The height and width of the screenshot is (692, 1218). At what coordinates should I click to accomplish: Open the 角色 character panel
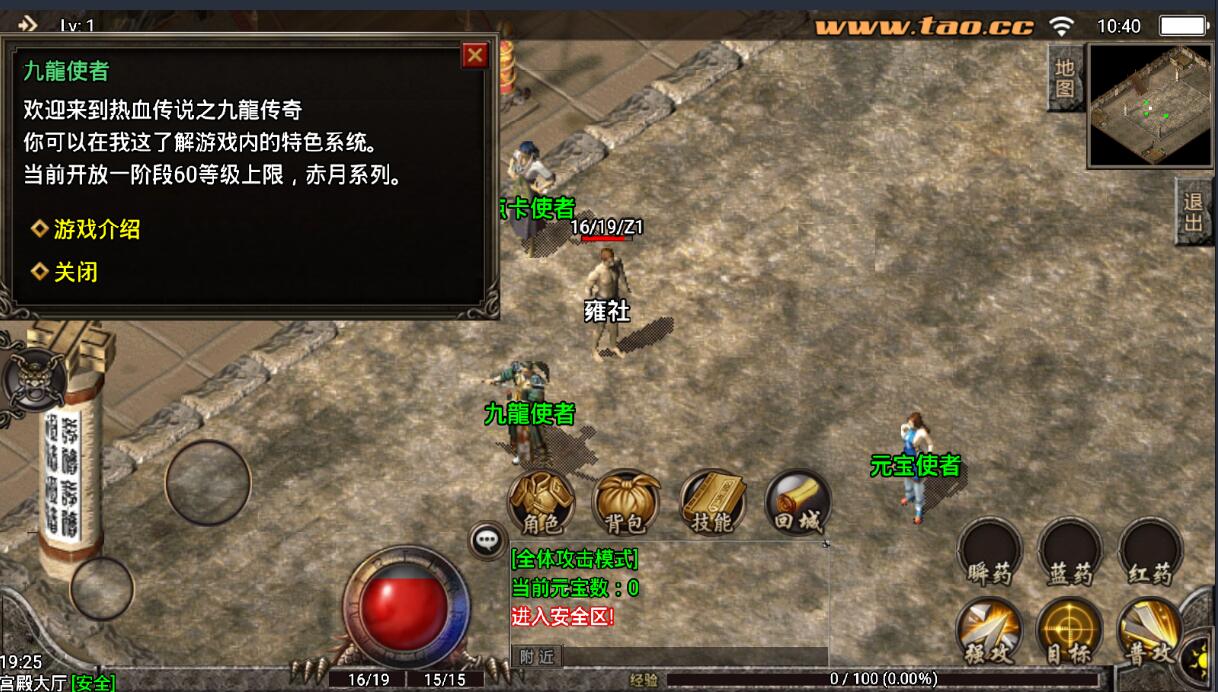pyautogui.click(x=541, y=502)
